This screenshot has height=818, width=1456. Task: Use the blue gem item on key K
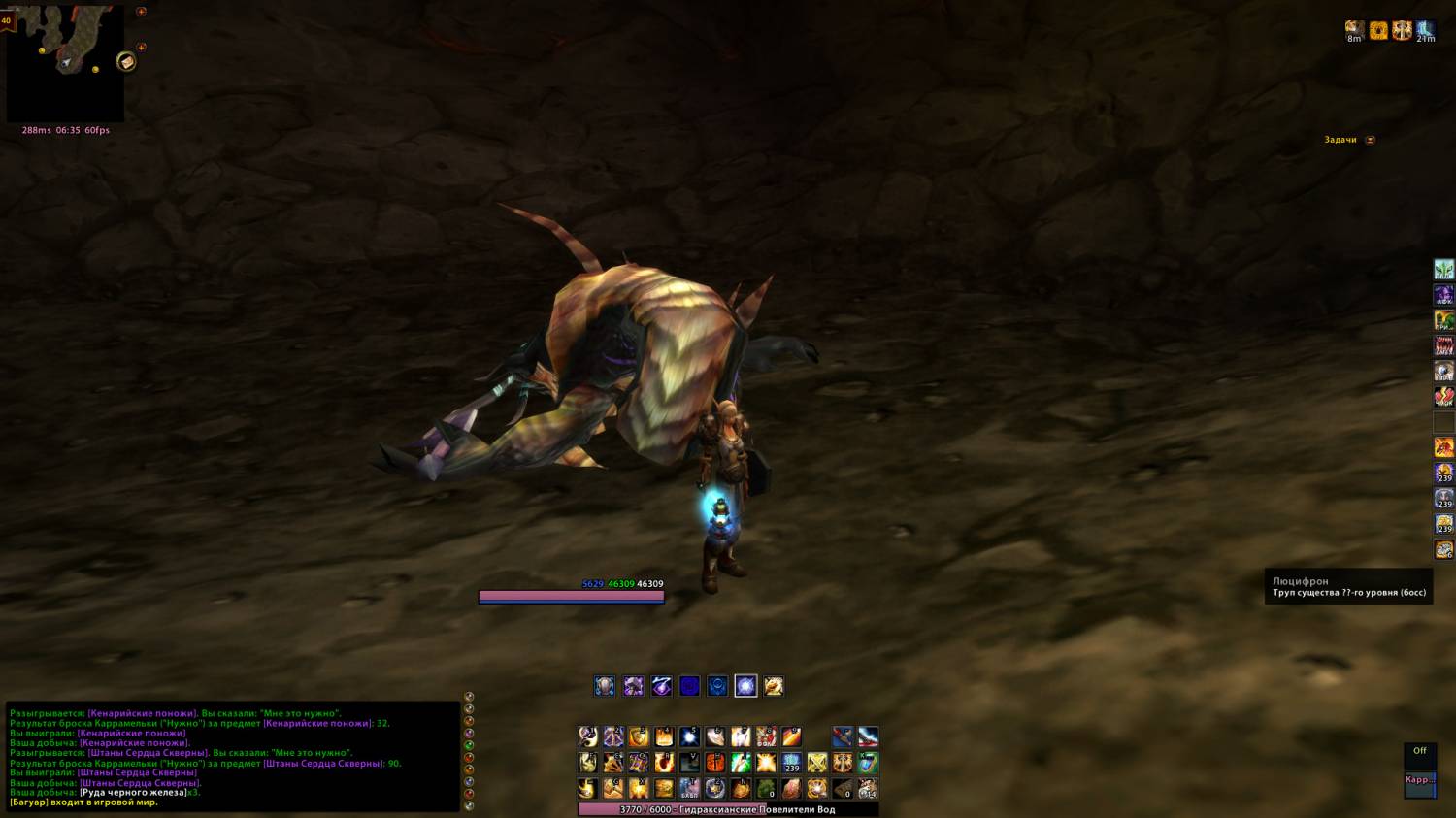pyautogui.click(x=868, y=763)
